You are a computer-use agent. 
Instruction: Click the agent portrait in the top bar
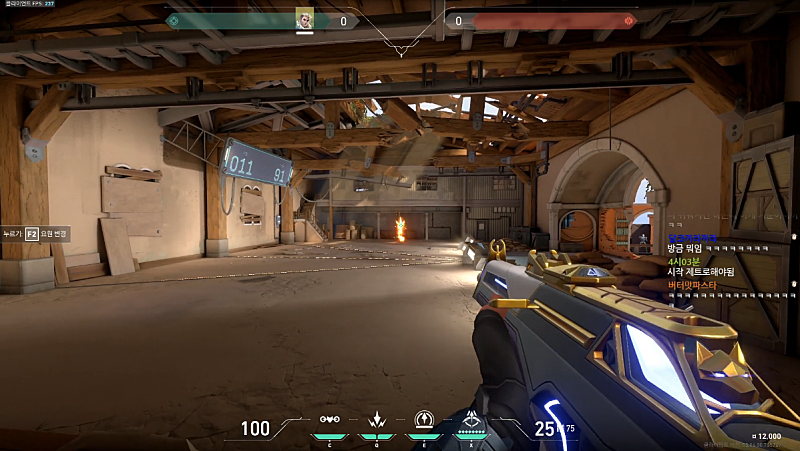(x=305, y=19)
